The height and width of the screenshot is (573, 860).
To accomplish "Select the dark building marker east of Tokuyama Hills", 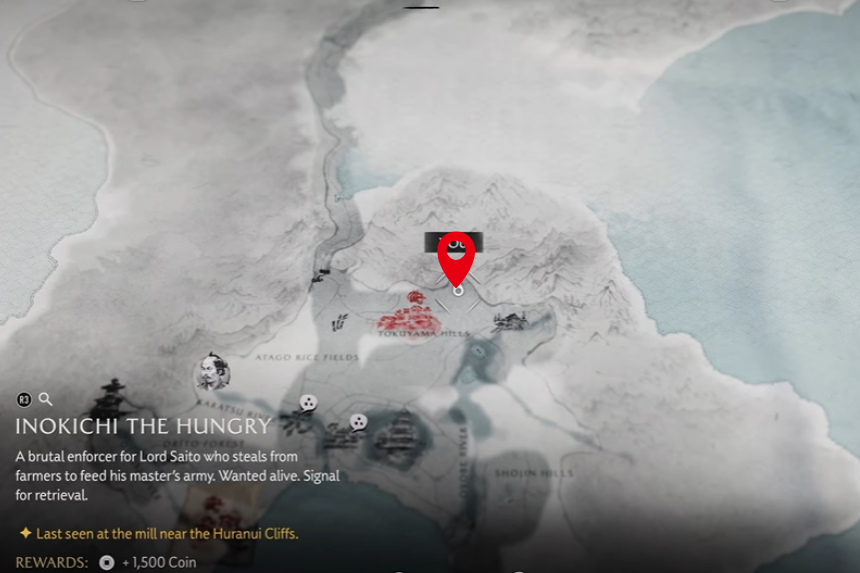I will point(510,321).
